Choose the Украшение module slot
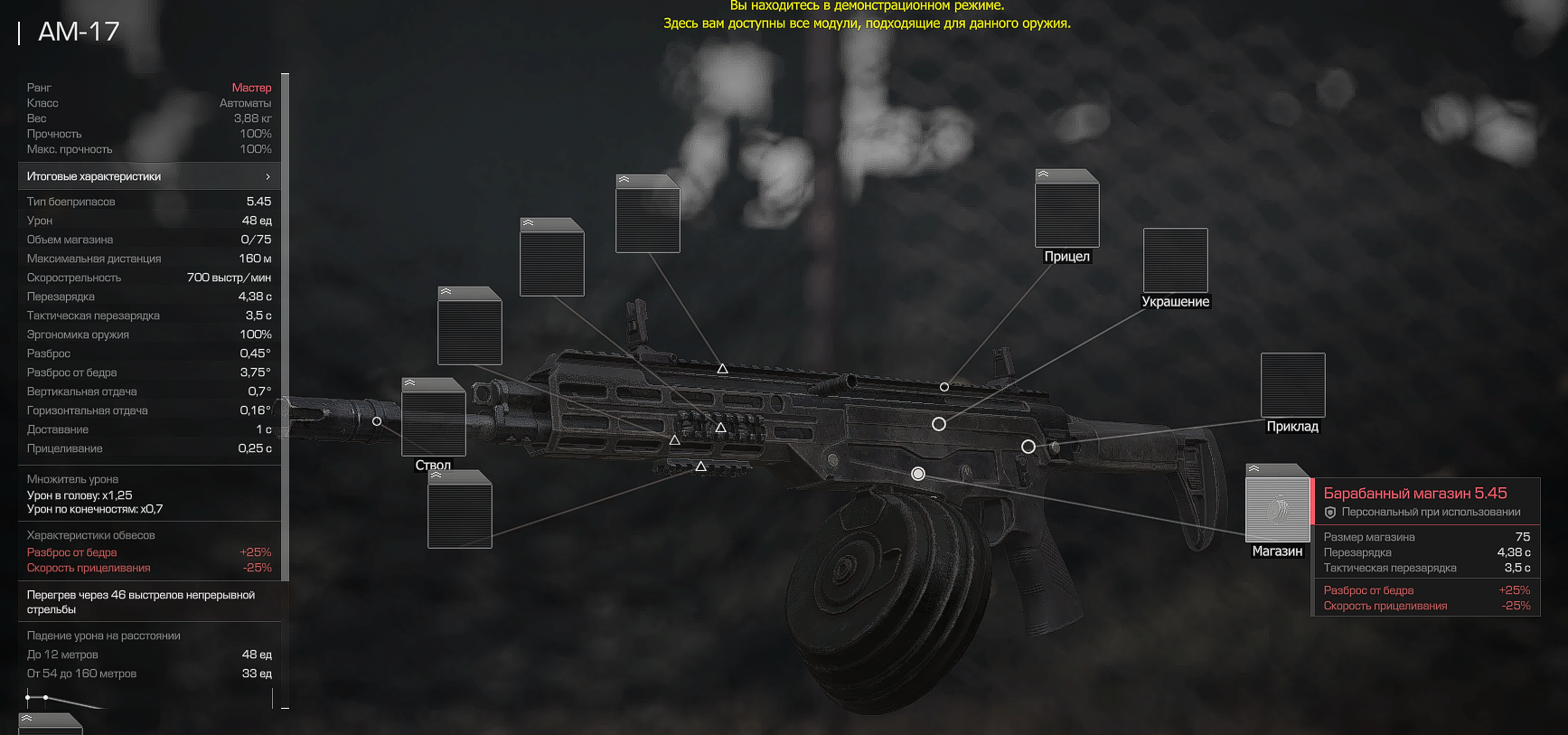This screenshot has width=1568, height=735. coord(1175,260)
